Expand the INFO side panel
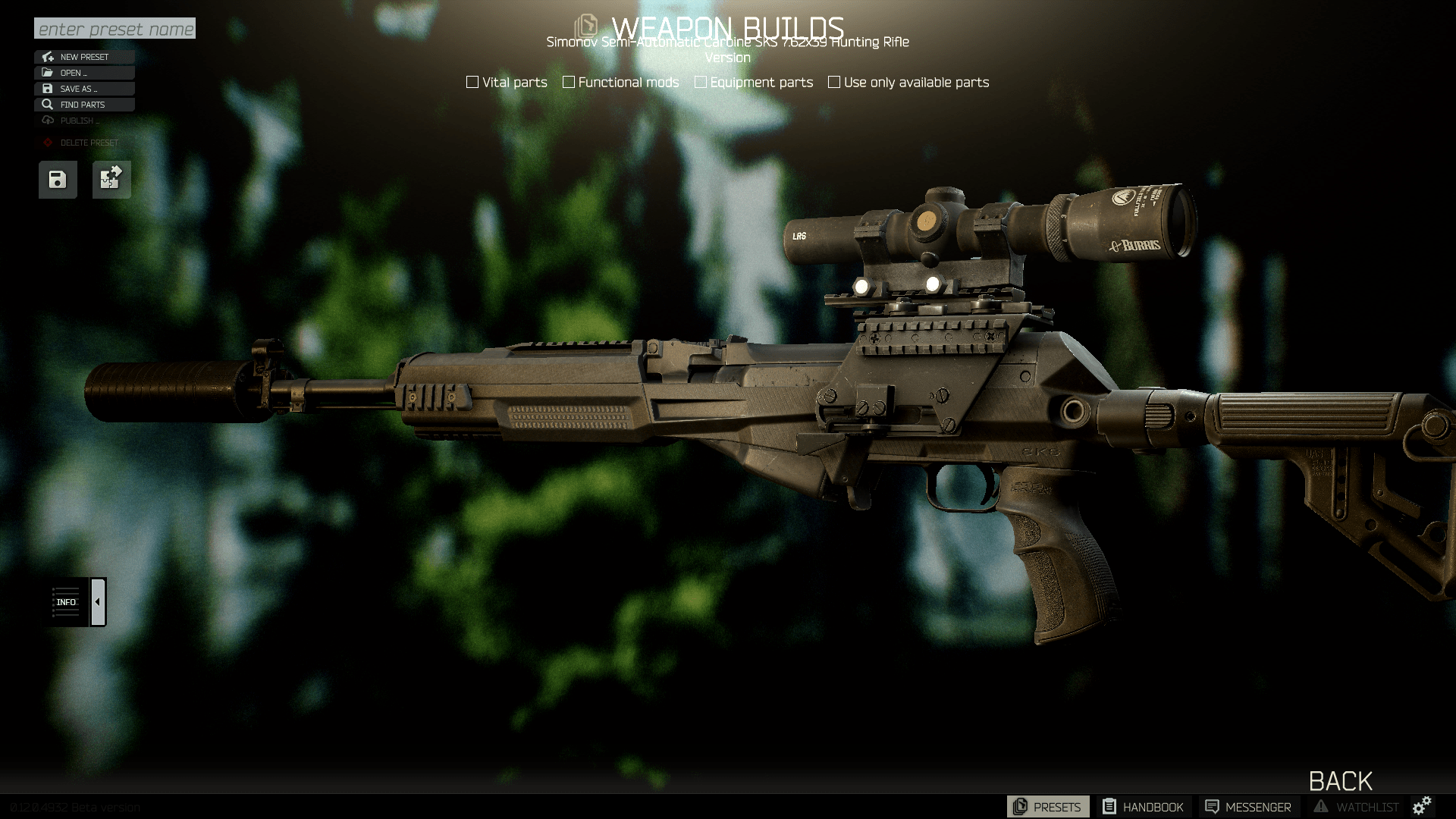 pos(98,602)
